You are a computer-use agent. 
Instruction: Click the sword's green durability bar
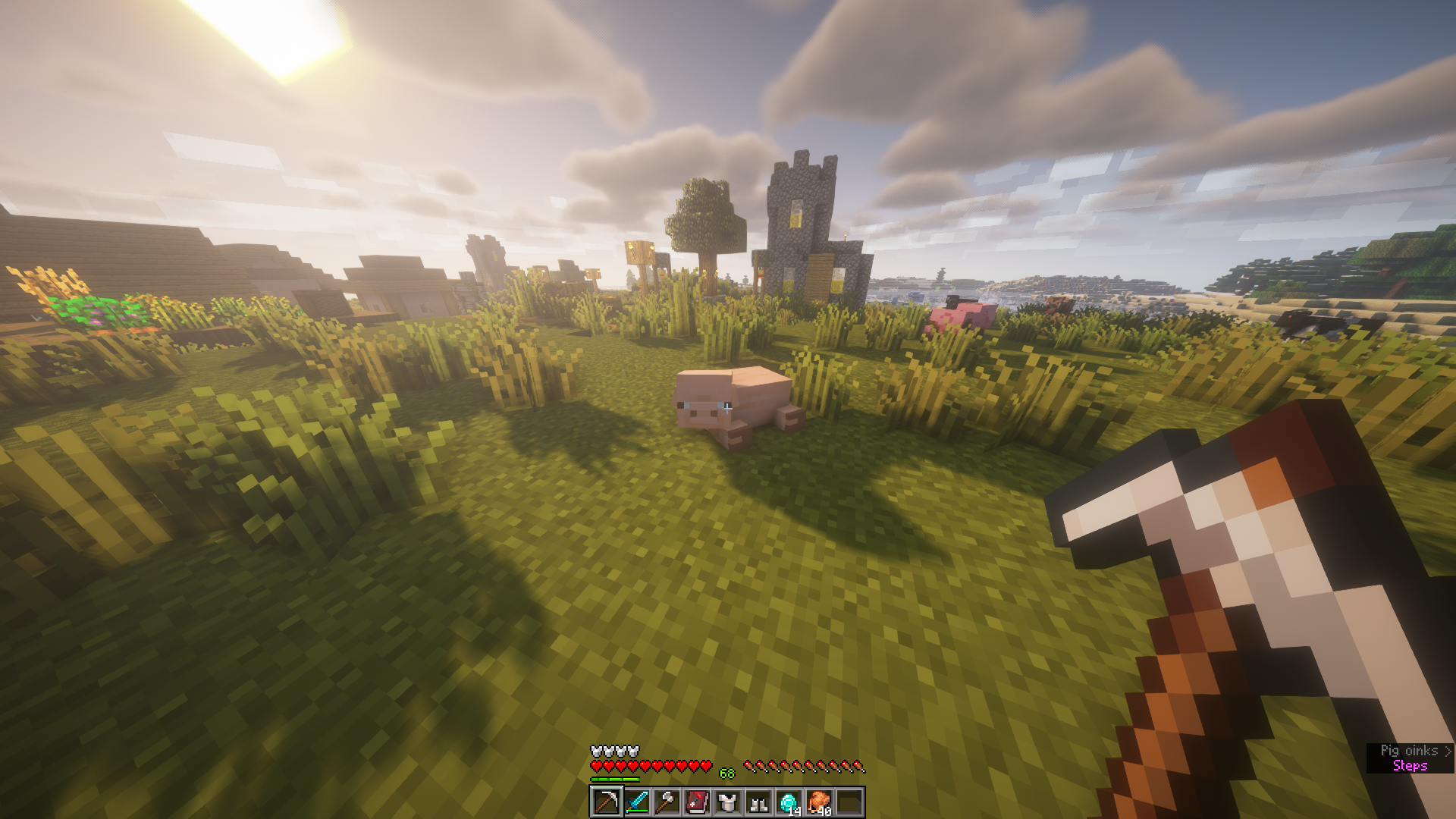pos(636,811)
